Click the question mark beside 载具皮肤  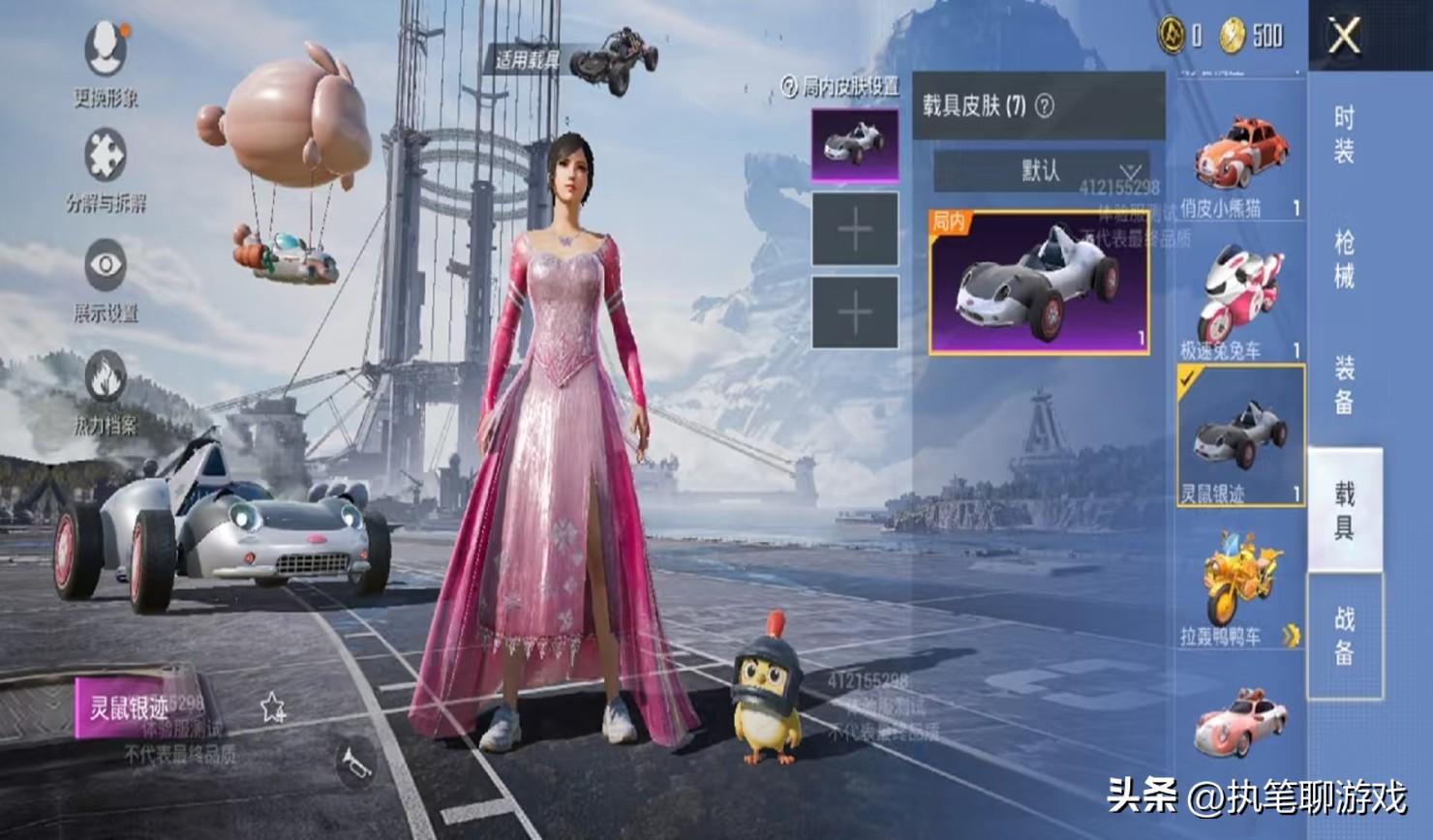(1045, 105)
